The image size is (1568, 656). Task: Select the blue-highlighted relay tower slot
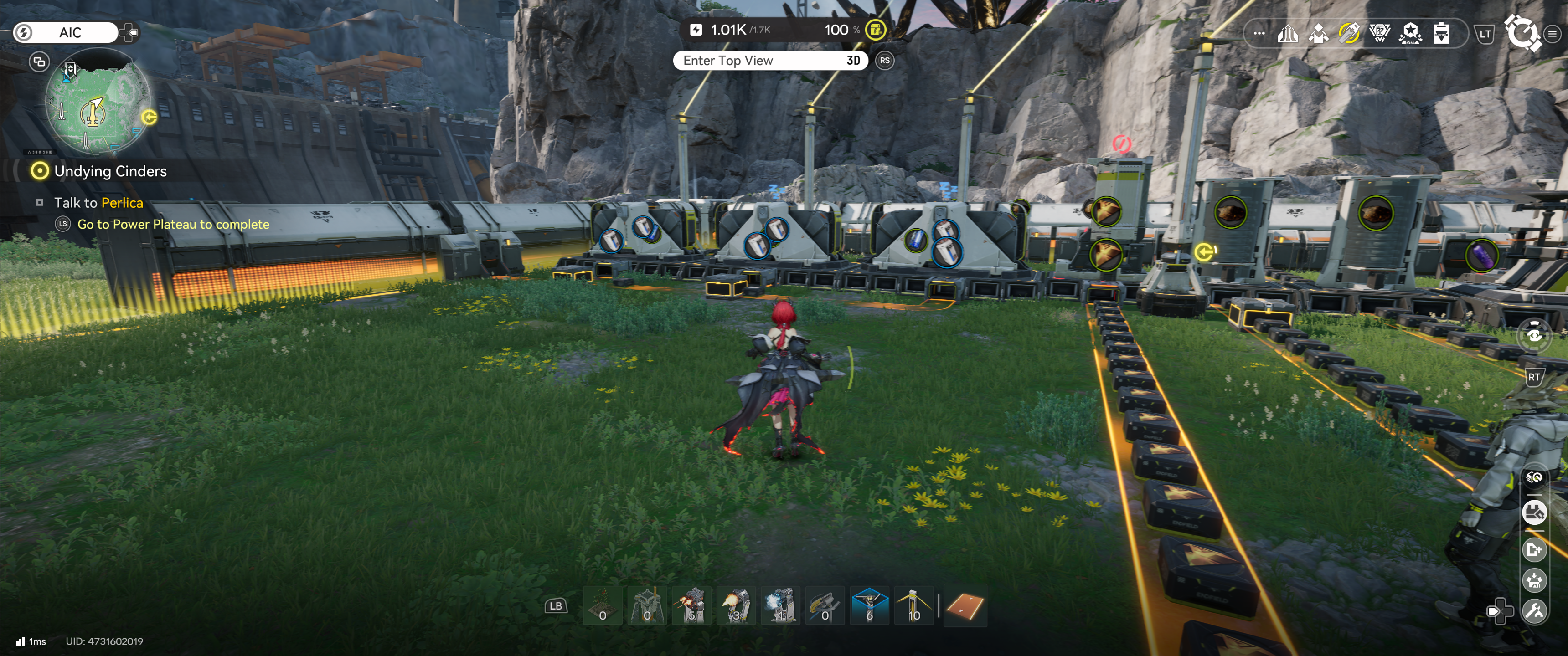[869, 605]
